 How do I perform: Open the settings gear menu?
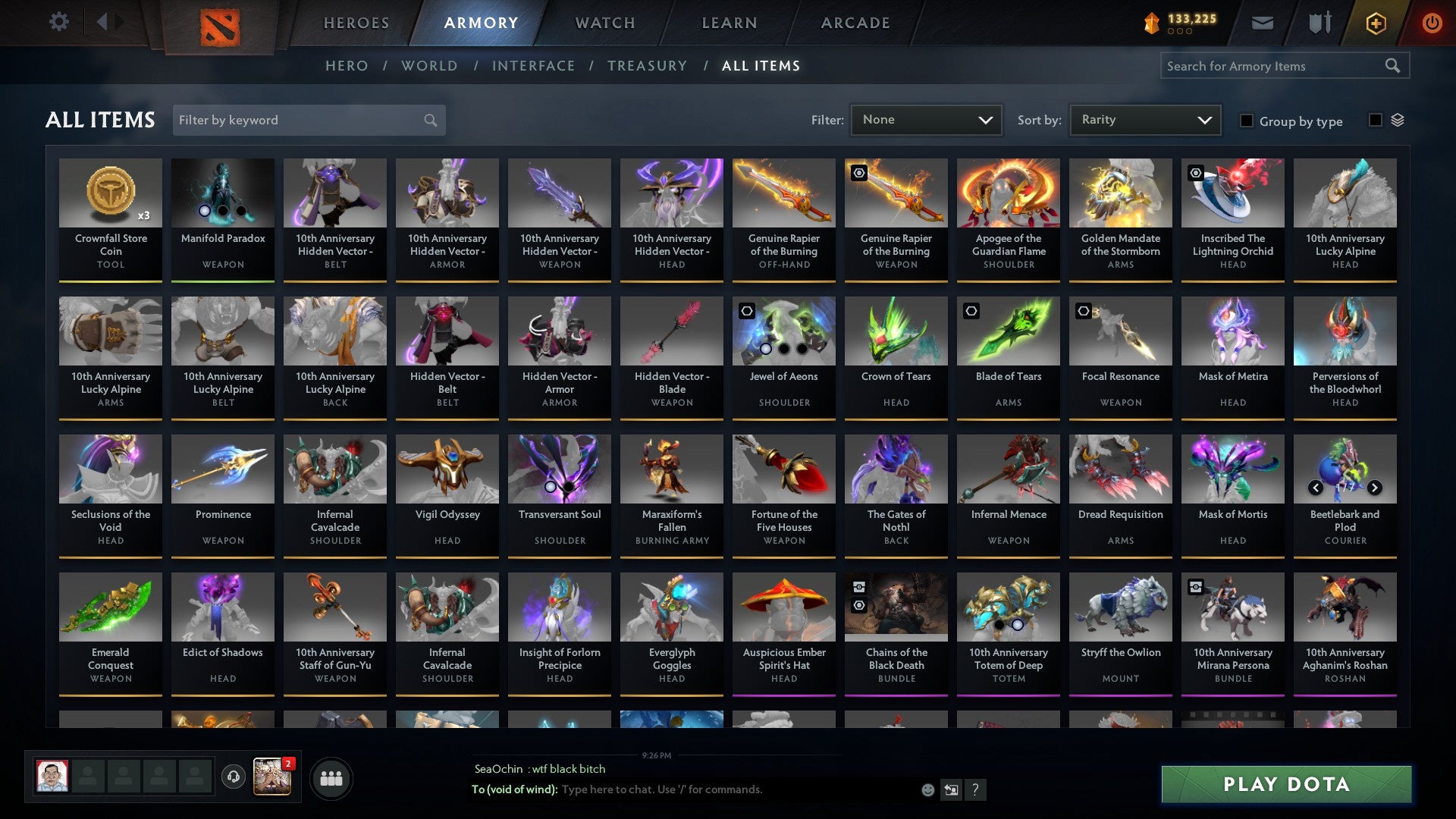pos(58,22)
